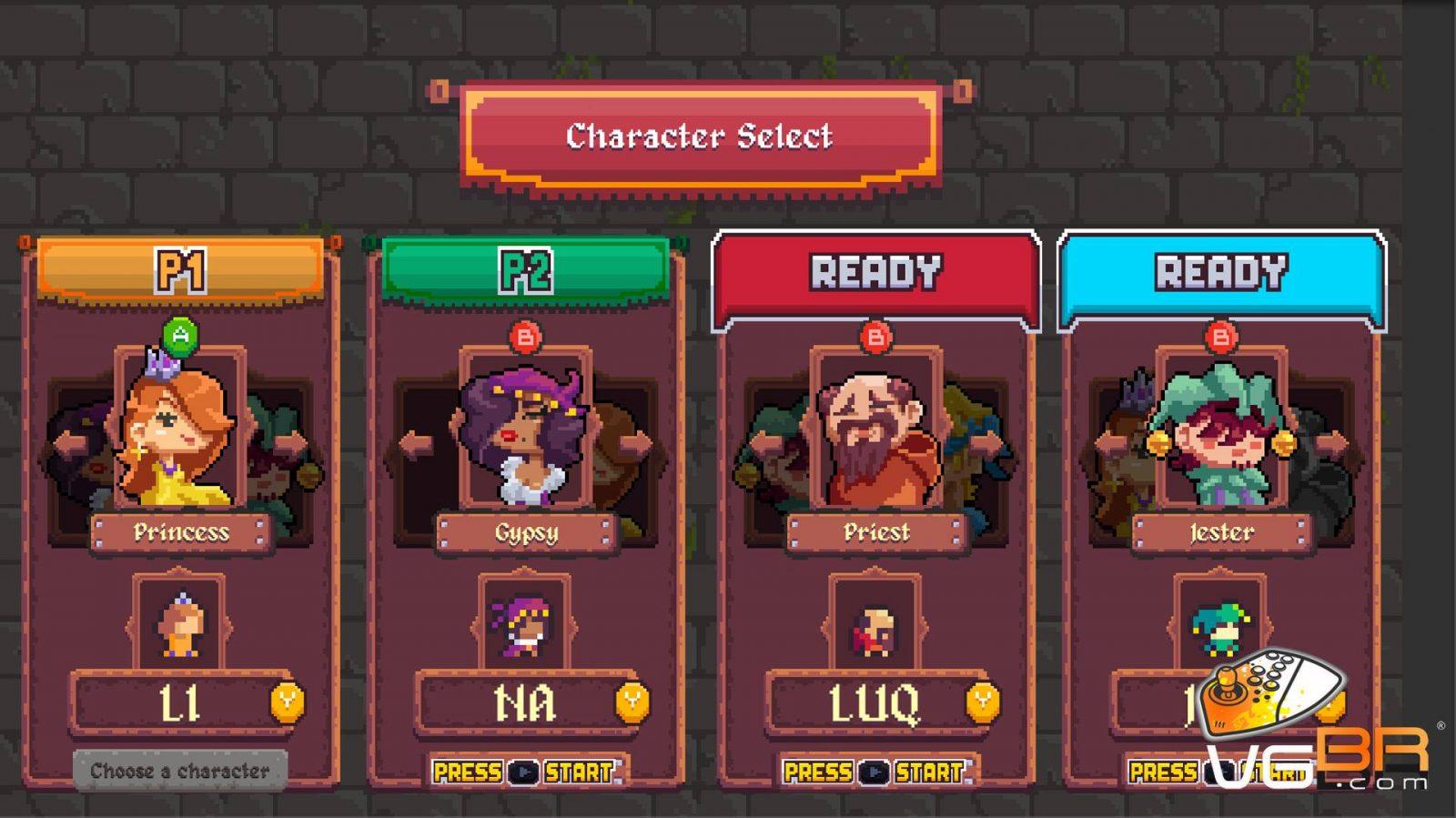
Task: Click the left arrow beside the Princess
Action: pyautogui.click(x=69, y=445)
